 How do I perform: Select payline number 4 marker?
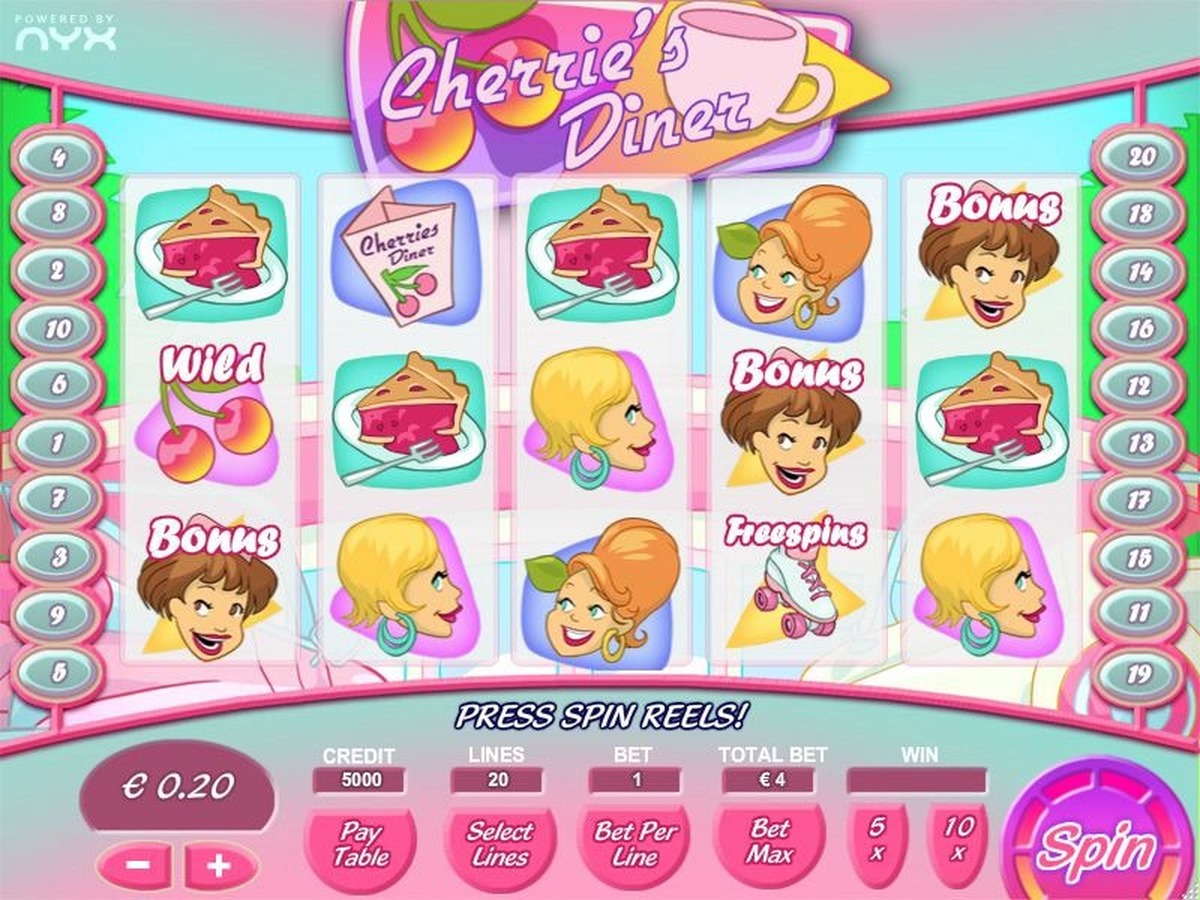[x=58, y=157]
